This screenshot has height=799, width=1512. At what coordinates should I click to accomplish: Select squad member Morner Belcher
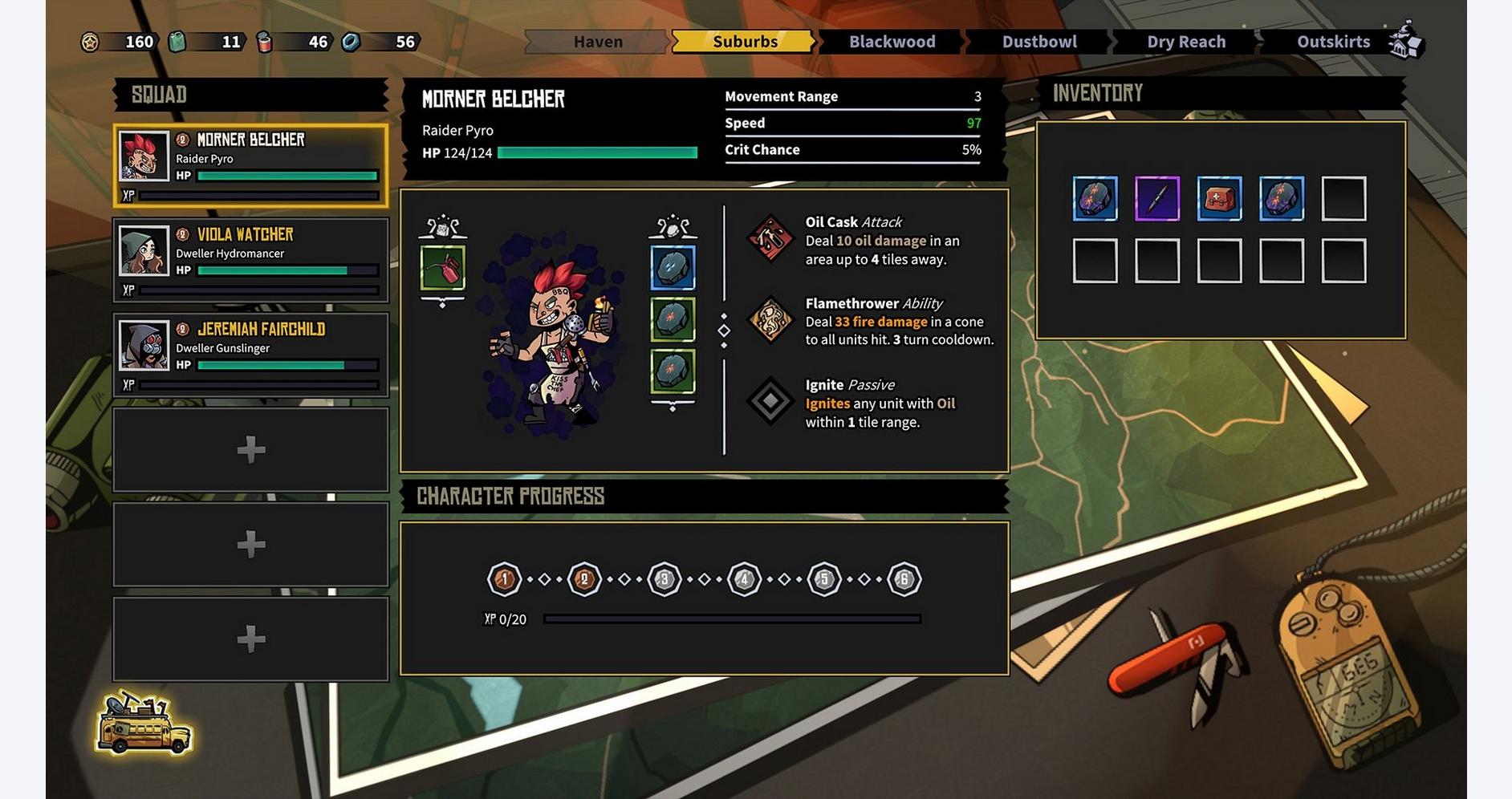pyautogui.click(x=250, y=165)
